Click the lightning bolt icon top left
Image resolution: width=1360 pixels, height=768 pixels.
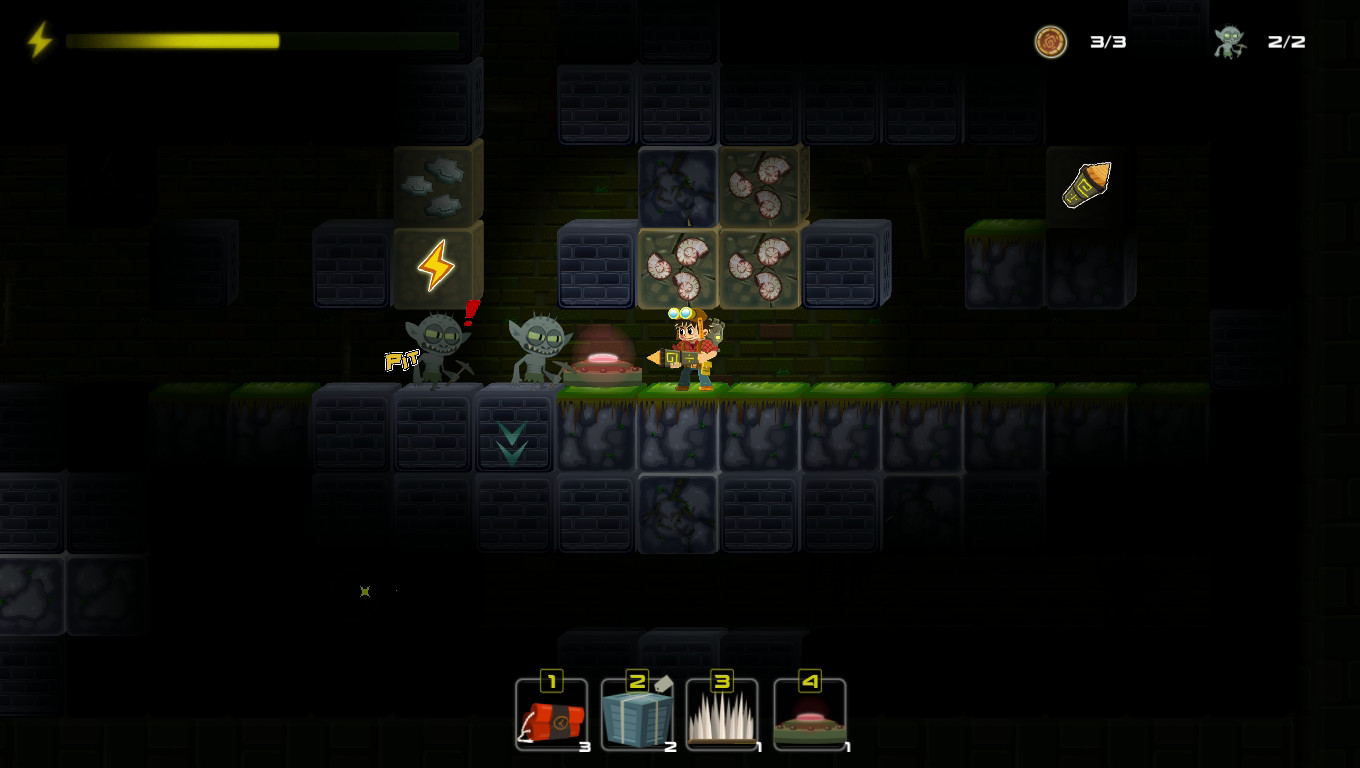click(x=39, y=40)
